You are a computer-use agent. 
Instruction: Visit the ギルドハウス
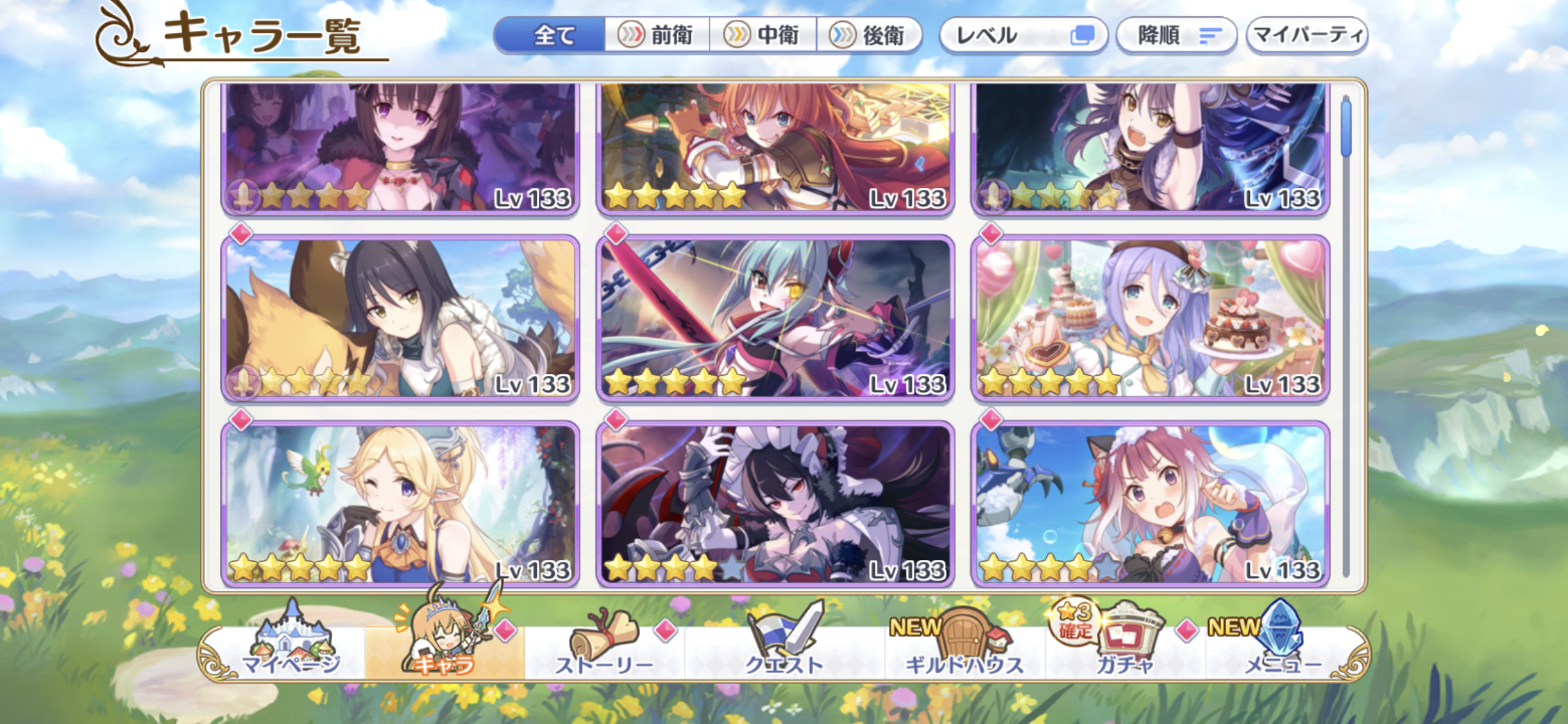point(964,650)
